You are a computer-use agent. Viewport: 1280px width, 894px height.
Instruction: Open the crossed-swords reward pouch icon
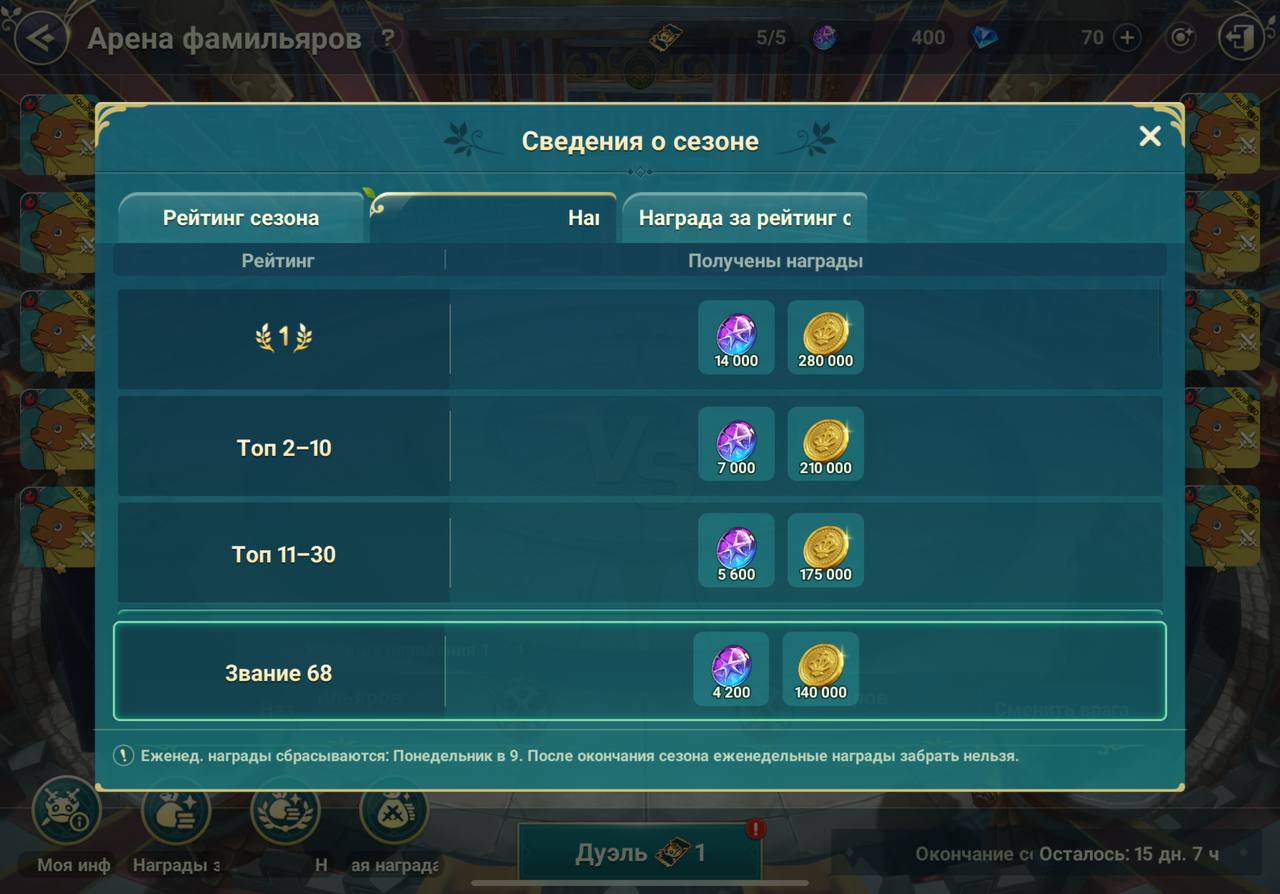point(392,815)
